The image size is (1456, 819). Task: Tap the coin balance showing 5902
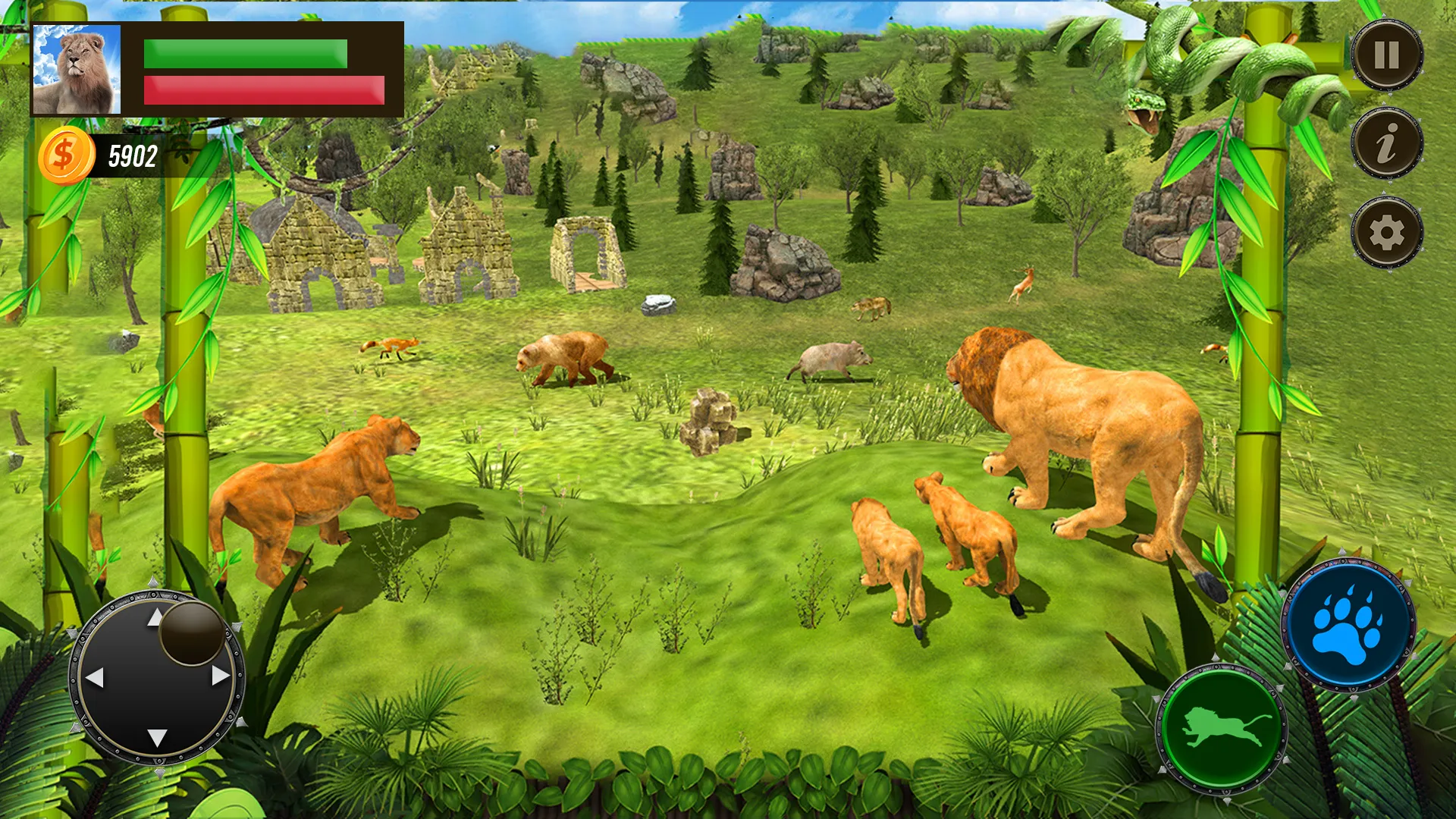(133, 154)
